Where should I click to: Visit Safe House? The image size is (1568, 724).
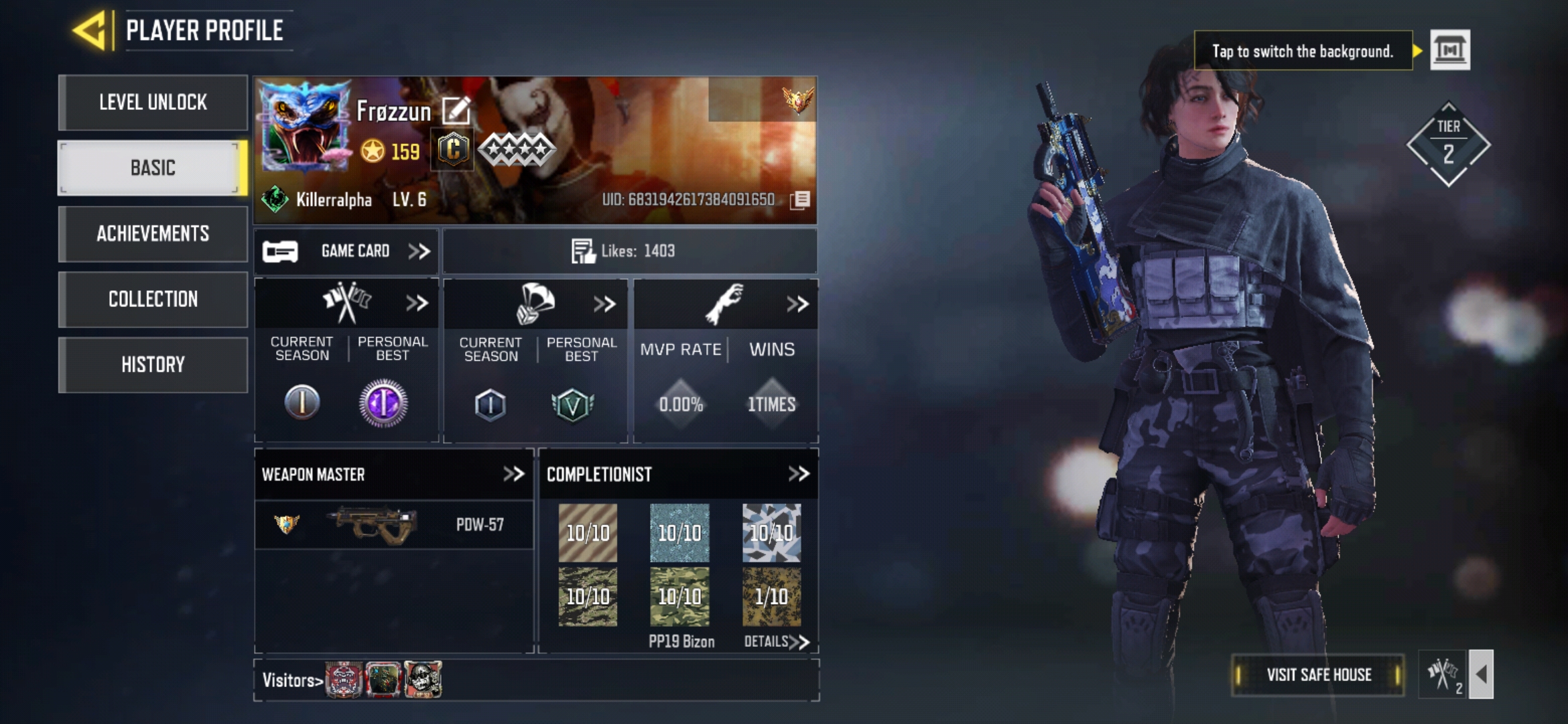pos(1318,675)
